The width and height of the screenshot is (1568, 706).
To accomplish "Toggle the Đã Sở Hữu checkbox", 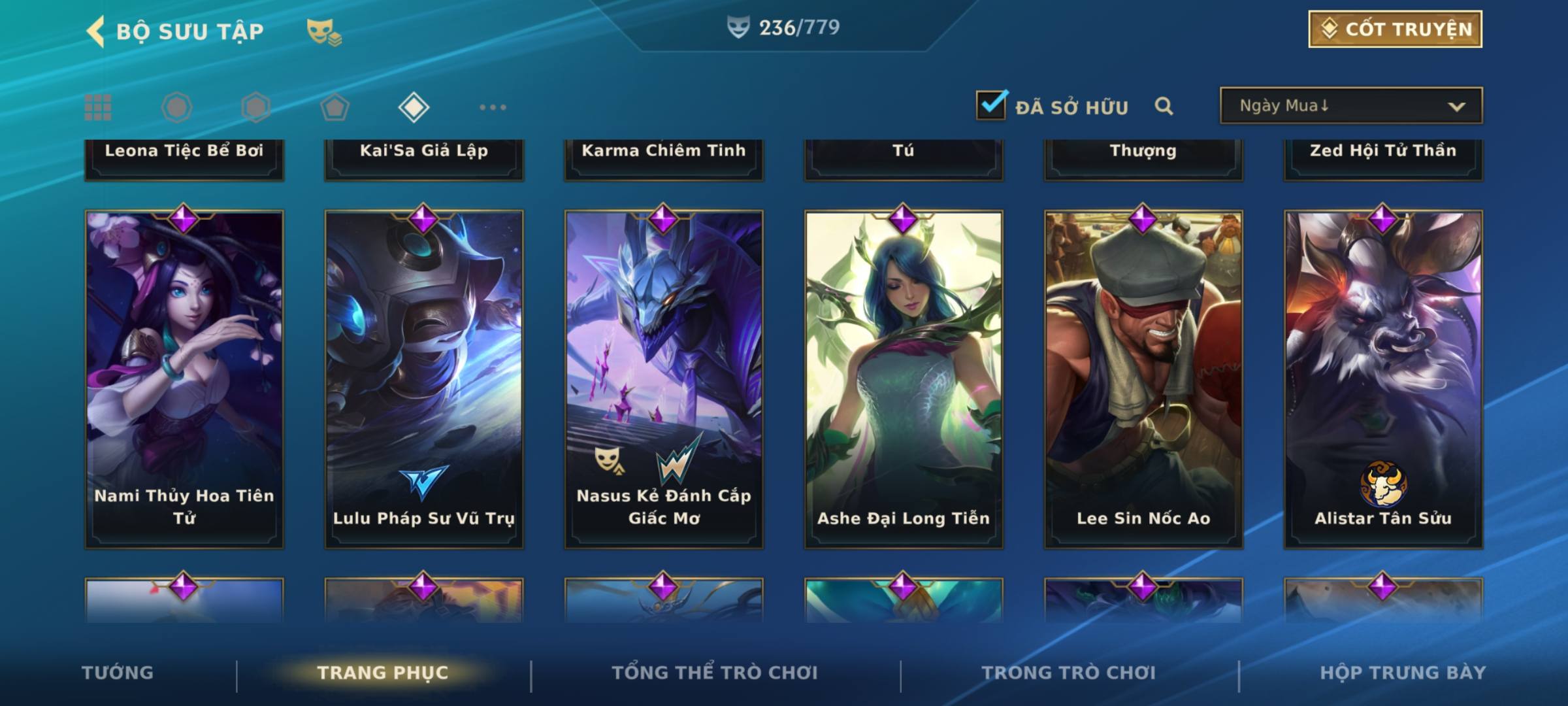I will coord(991,105).
